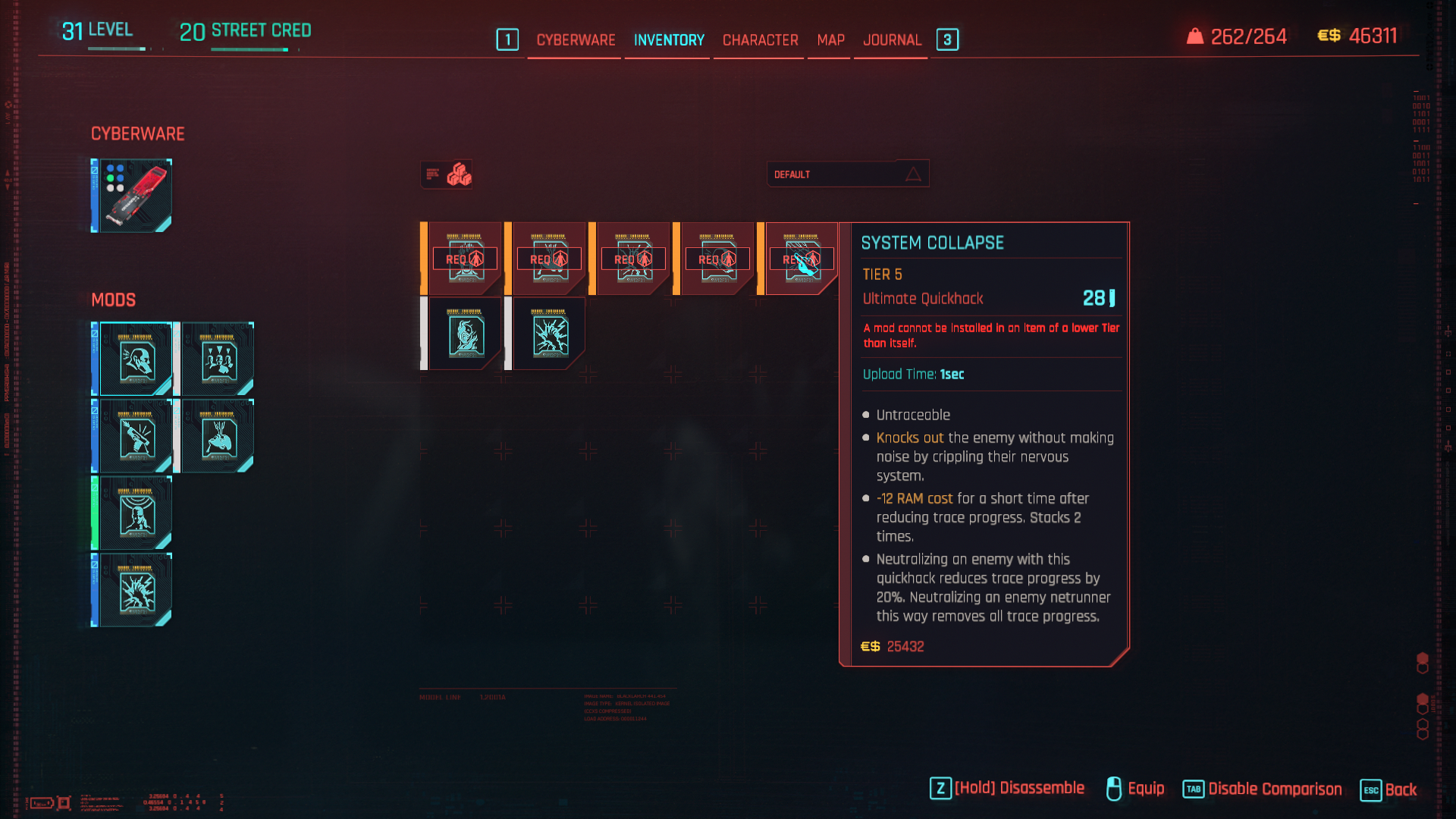Select the System Collapse quickhack tile
The width and height of the screenshot is (1456, 819).
800,258
